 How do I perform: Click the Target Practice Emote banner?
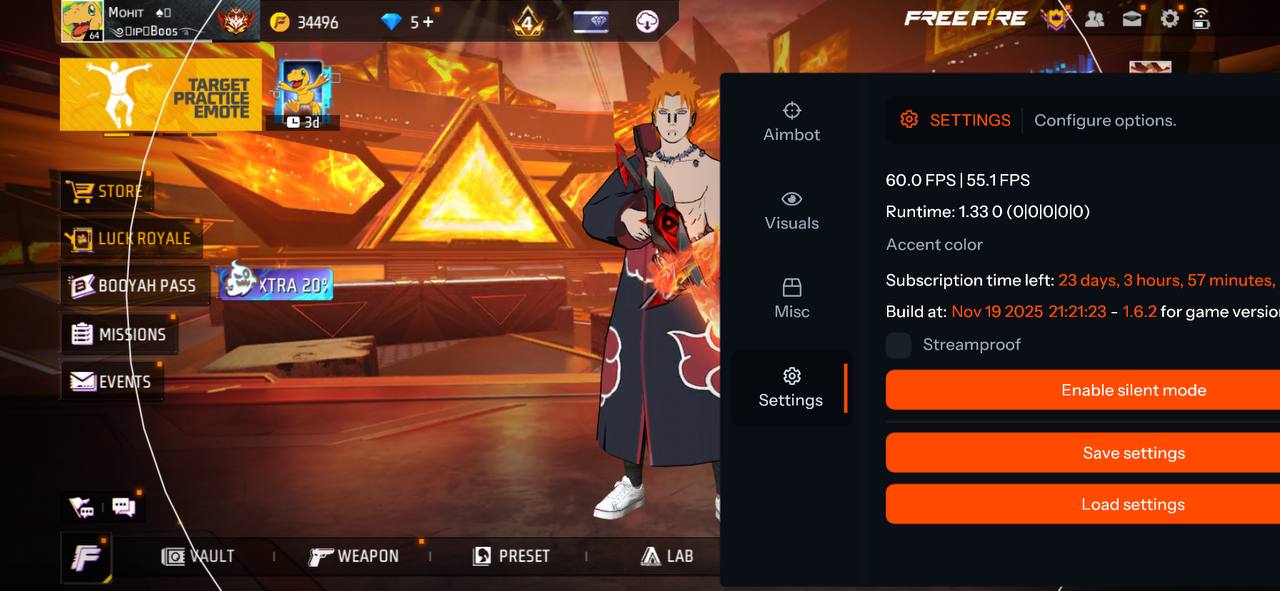tap(161, 96)
